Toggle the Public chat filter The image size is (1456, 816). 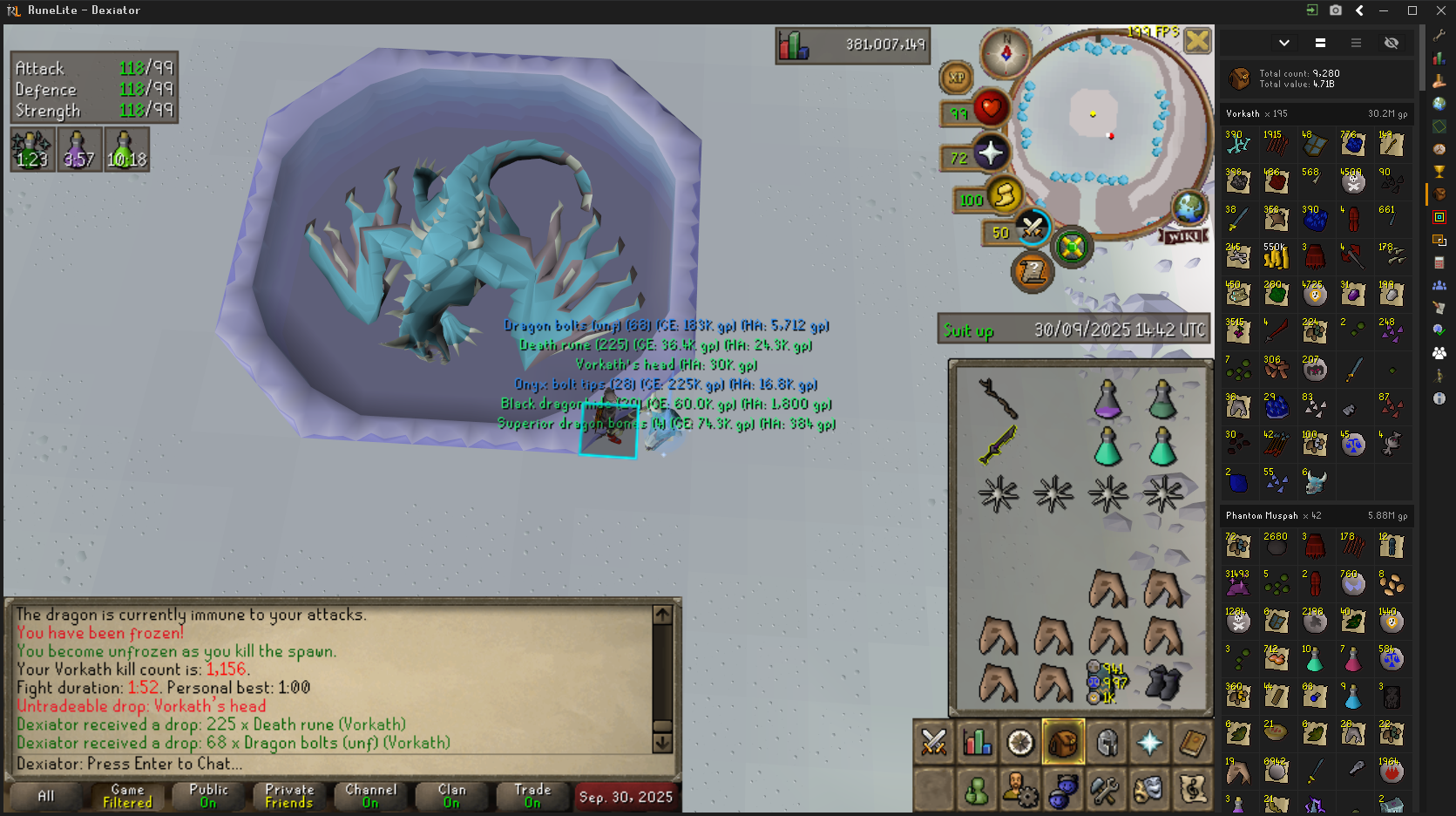(208, 796)
